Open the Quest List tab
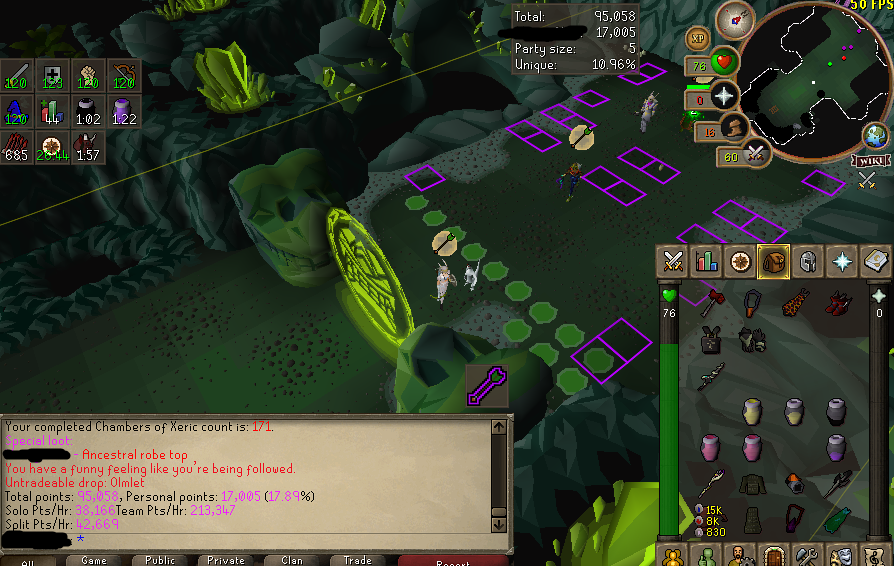The height and width of the screenshot is (566, 894). tap(740, 261)
